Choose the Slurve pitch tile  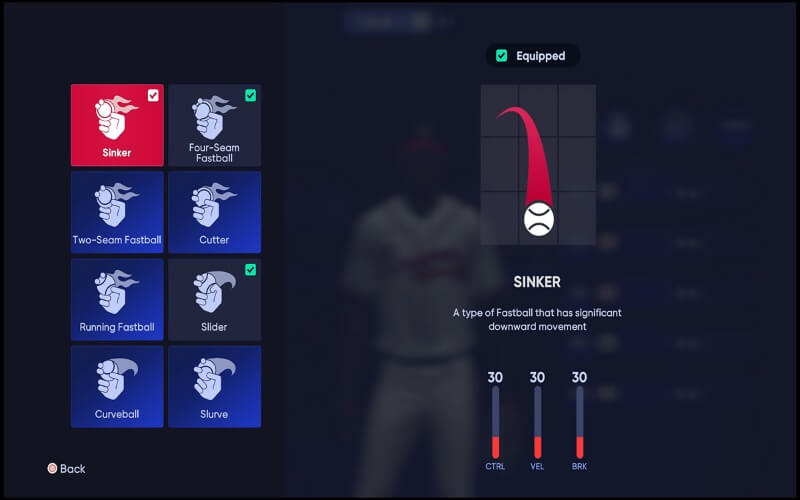pos(214,386)
